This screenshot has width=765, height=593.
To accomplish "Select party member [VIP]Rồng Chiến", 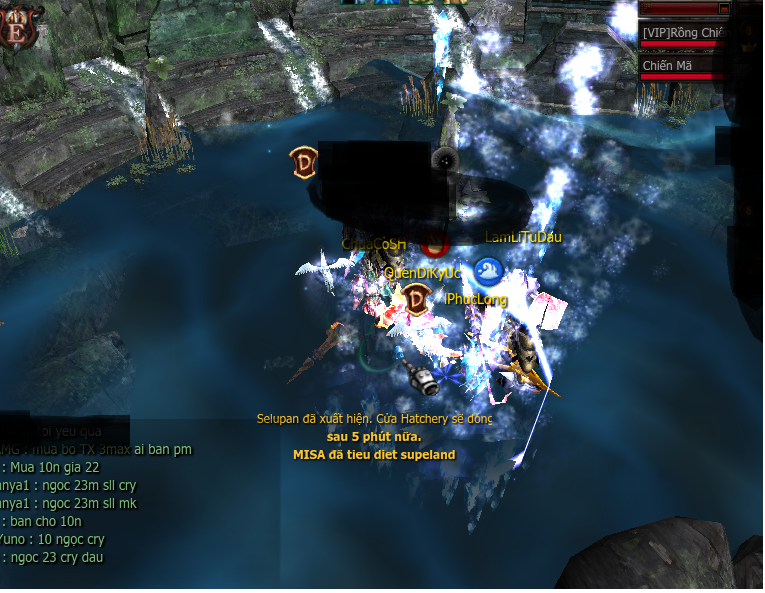I will [683, 33].
